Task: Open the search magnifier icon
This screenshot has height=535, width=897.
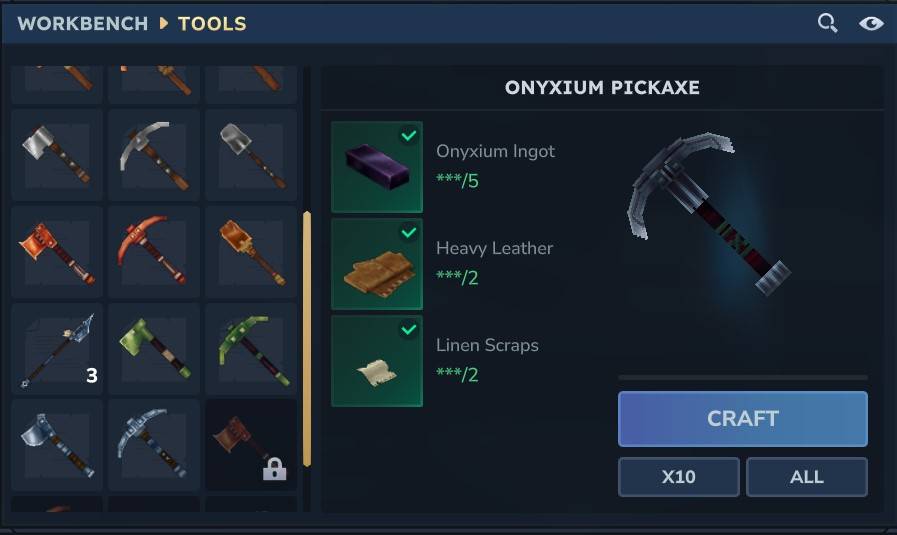Action: pos(827,23)
